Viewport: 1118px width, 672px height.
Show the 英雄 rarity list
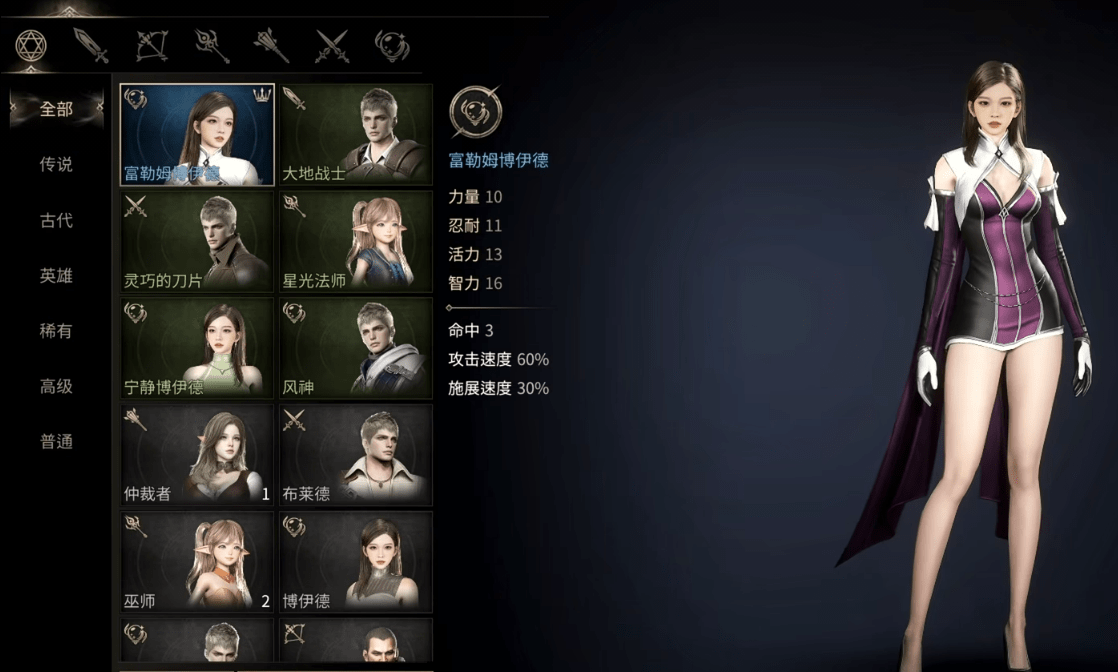click(56, 275)
